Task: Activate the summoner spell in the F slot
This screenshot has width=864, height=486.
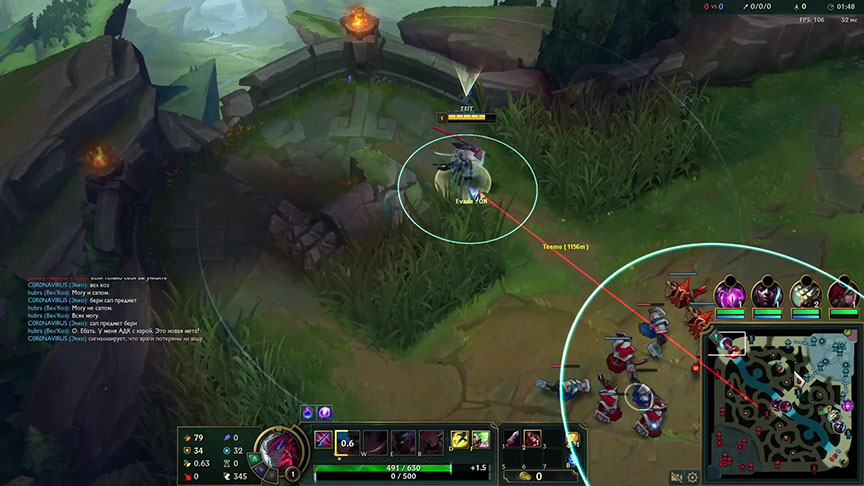Action: coord(480,439)
